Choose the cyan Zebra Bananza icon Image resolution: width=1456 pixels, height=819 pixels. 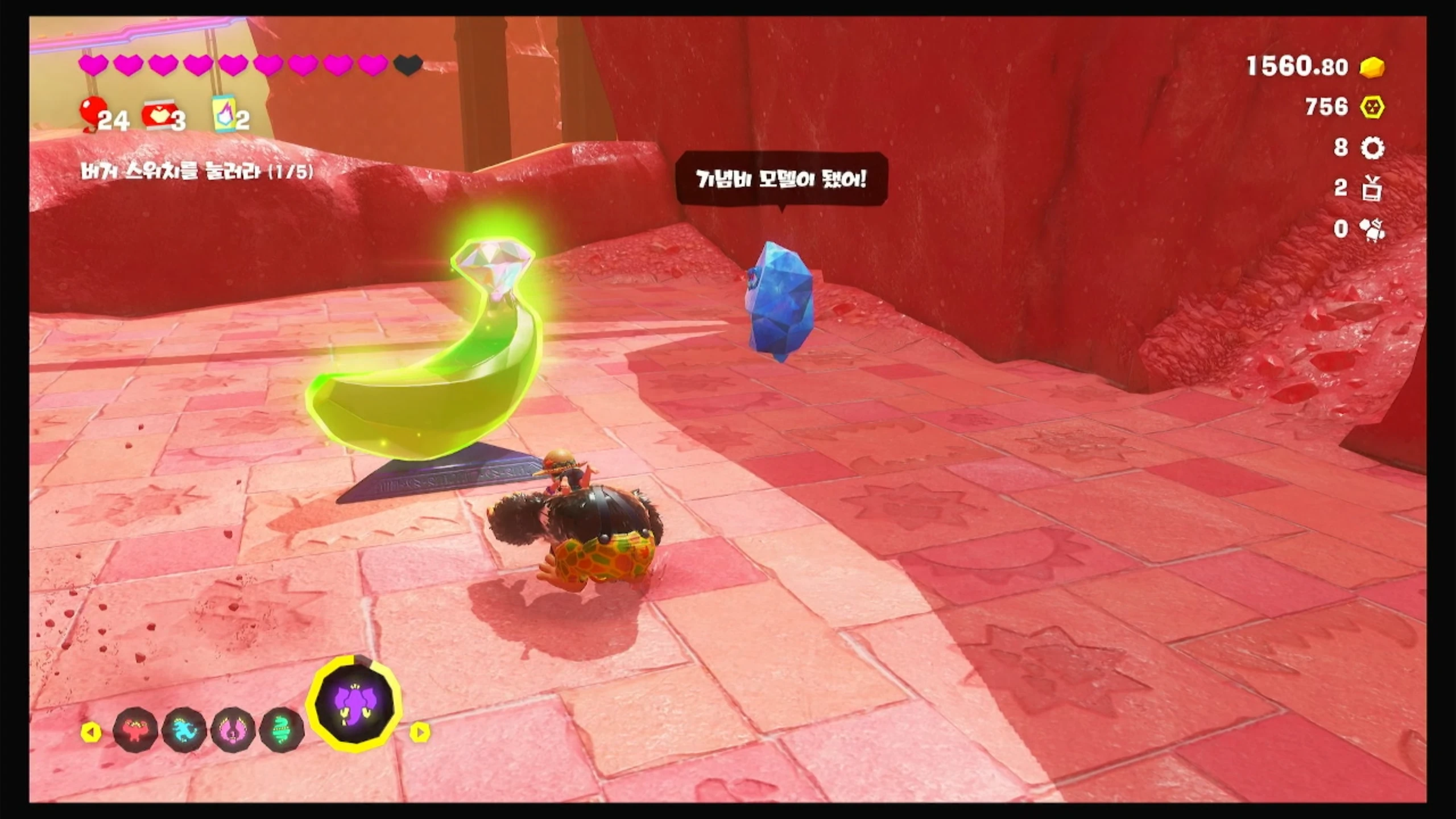point(184,730)
